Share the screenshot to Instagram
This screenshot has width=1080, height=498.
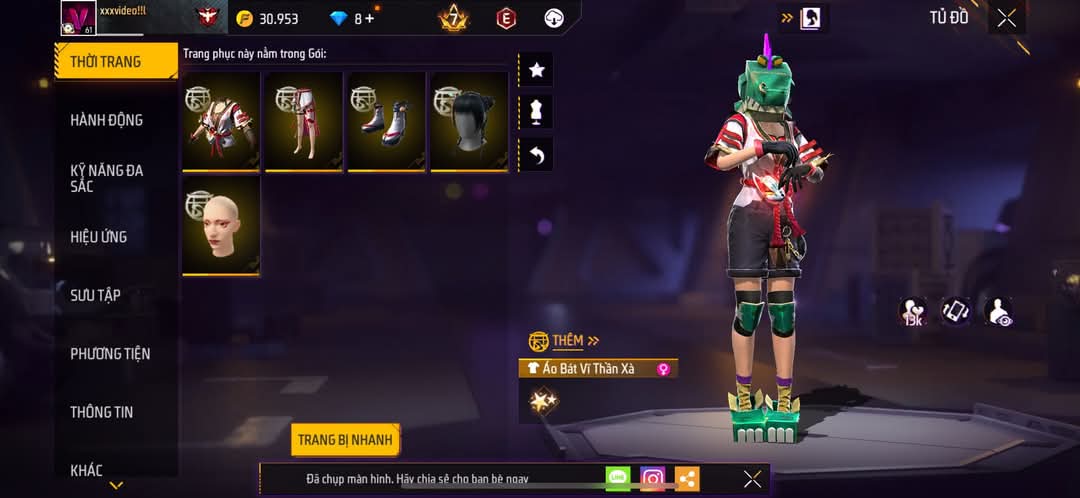click(653, 479)
